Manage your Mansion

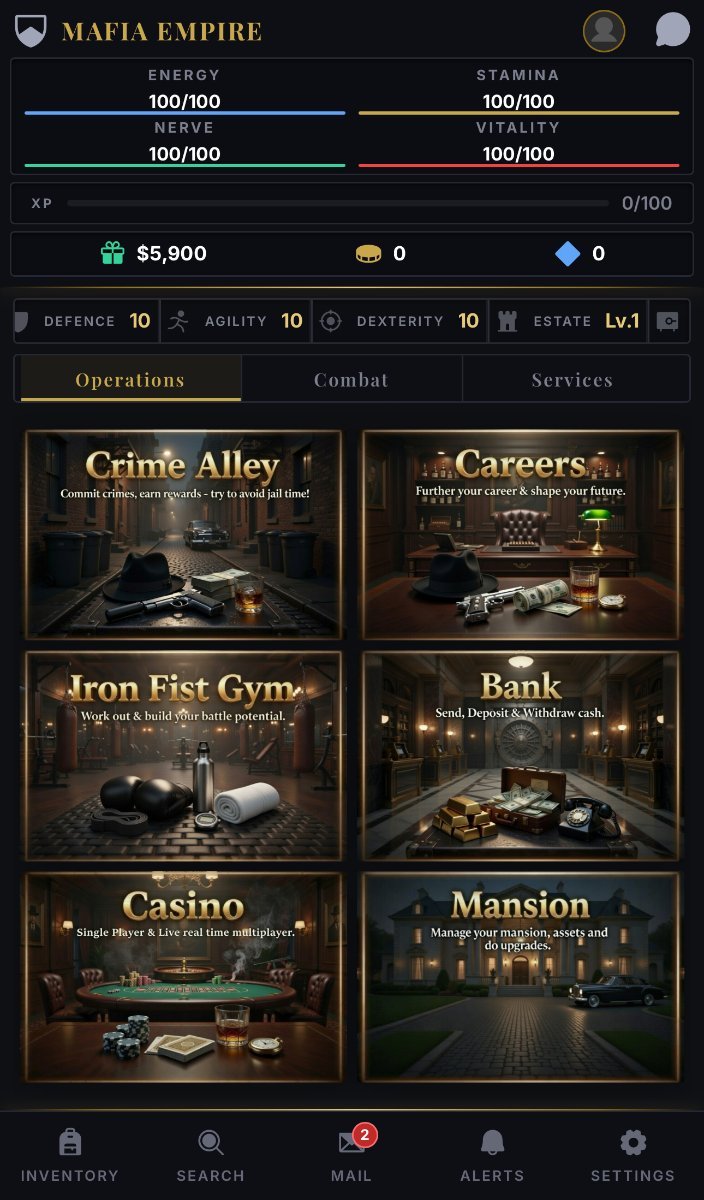pyautogui.click(x=520, y=977)
